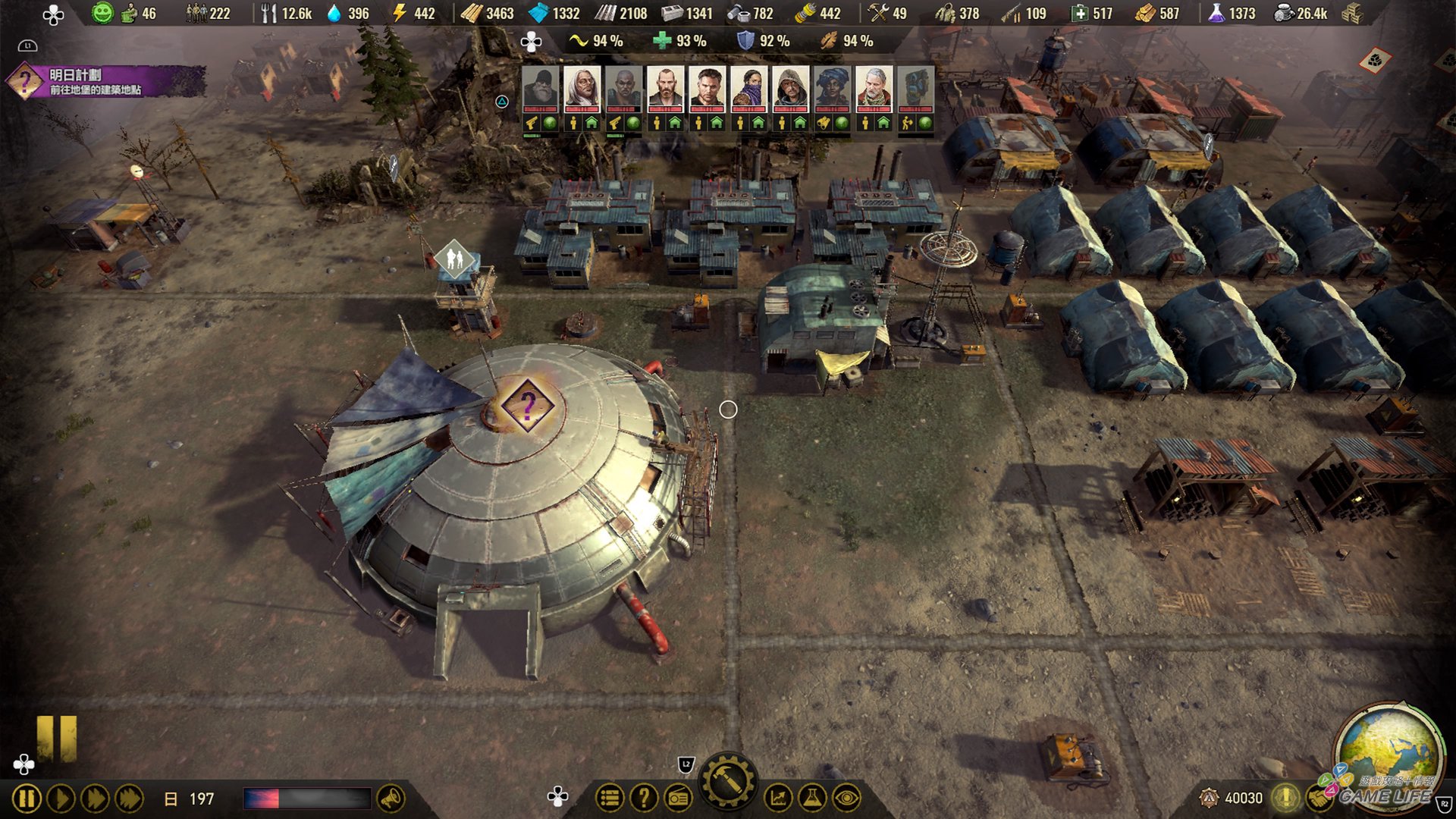Viewport: 1456px width, 819px height.
Task: Open the radio panel
Action: [679, 798]
